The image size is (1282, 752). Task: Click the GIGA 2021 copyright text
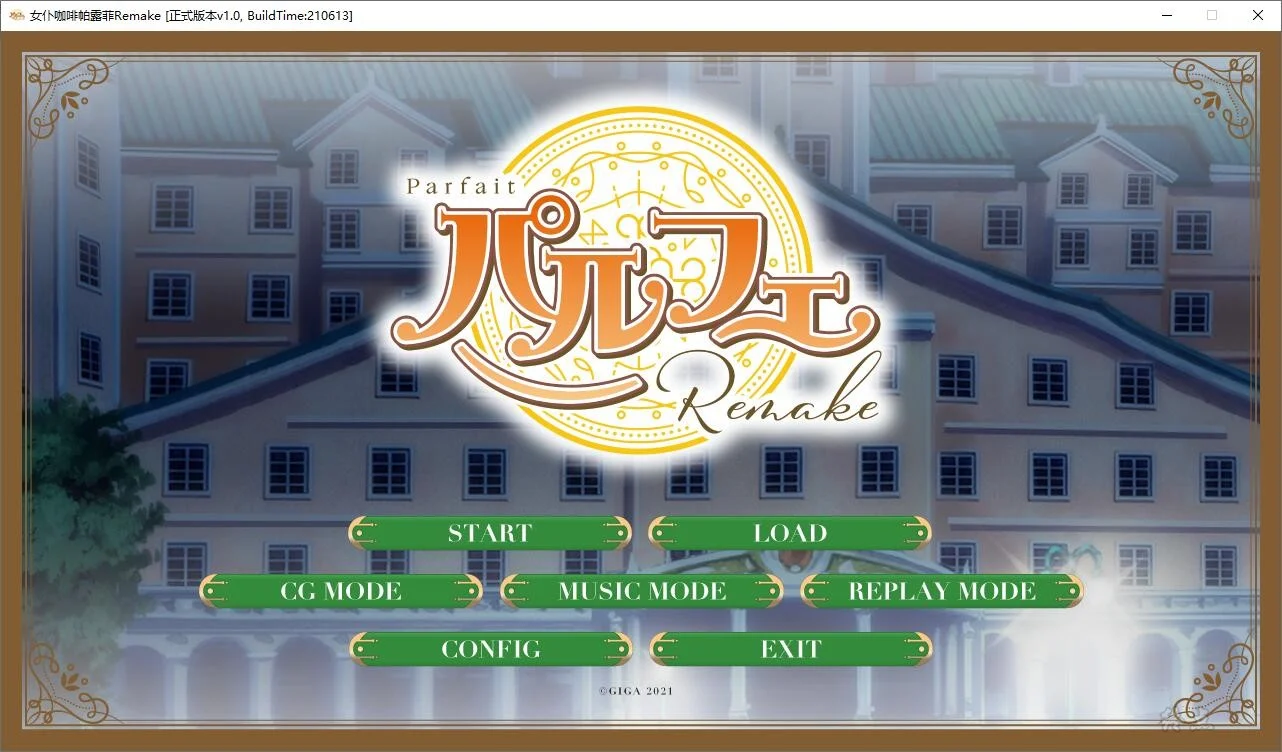(x=636, y=690)
